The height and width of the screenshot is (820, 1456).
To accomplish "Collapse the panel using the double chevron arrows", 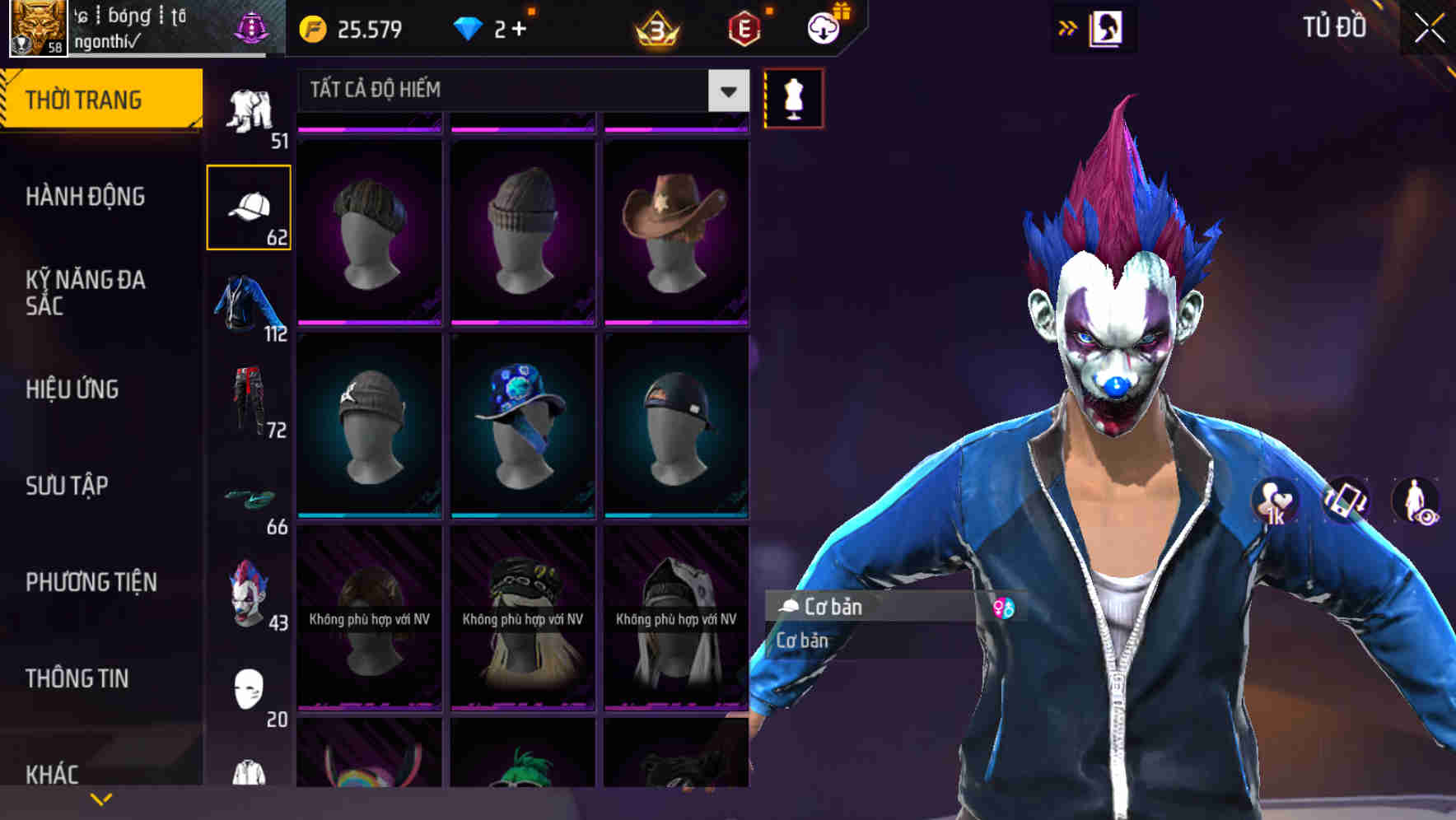I will coord(1068,27).
